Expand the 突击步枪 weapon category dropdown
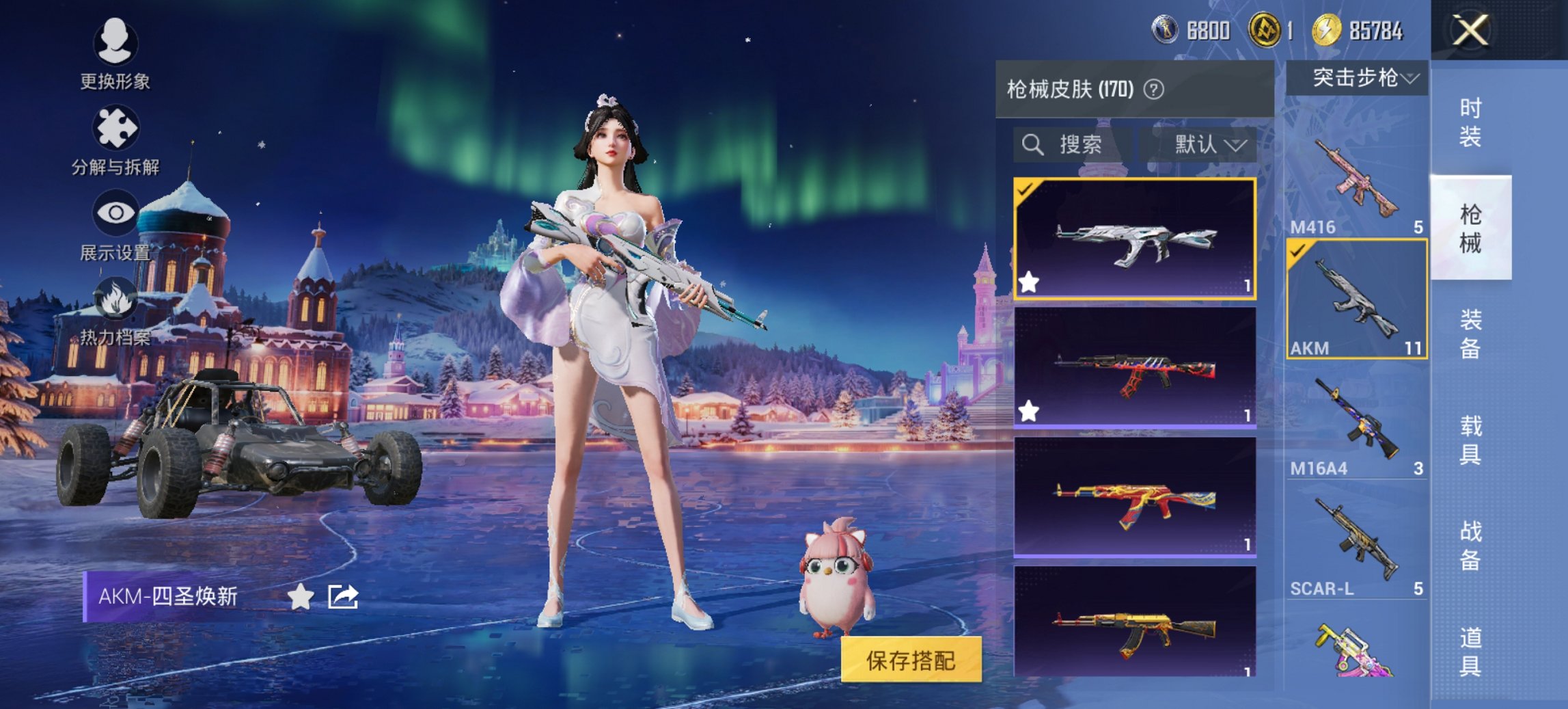This screenshot has width=1568, height=709. (1360, 77)
